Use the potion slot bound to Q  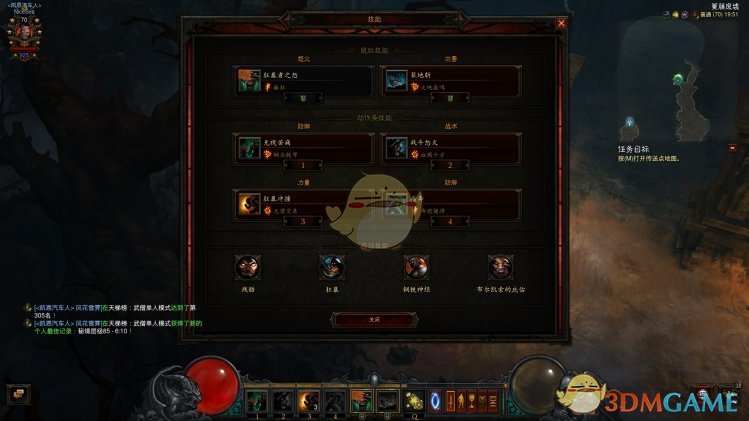[x=413, y=401]
